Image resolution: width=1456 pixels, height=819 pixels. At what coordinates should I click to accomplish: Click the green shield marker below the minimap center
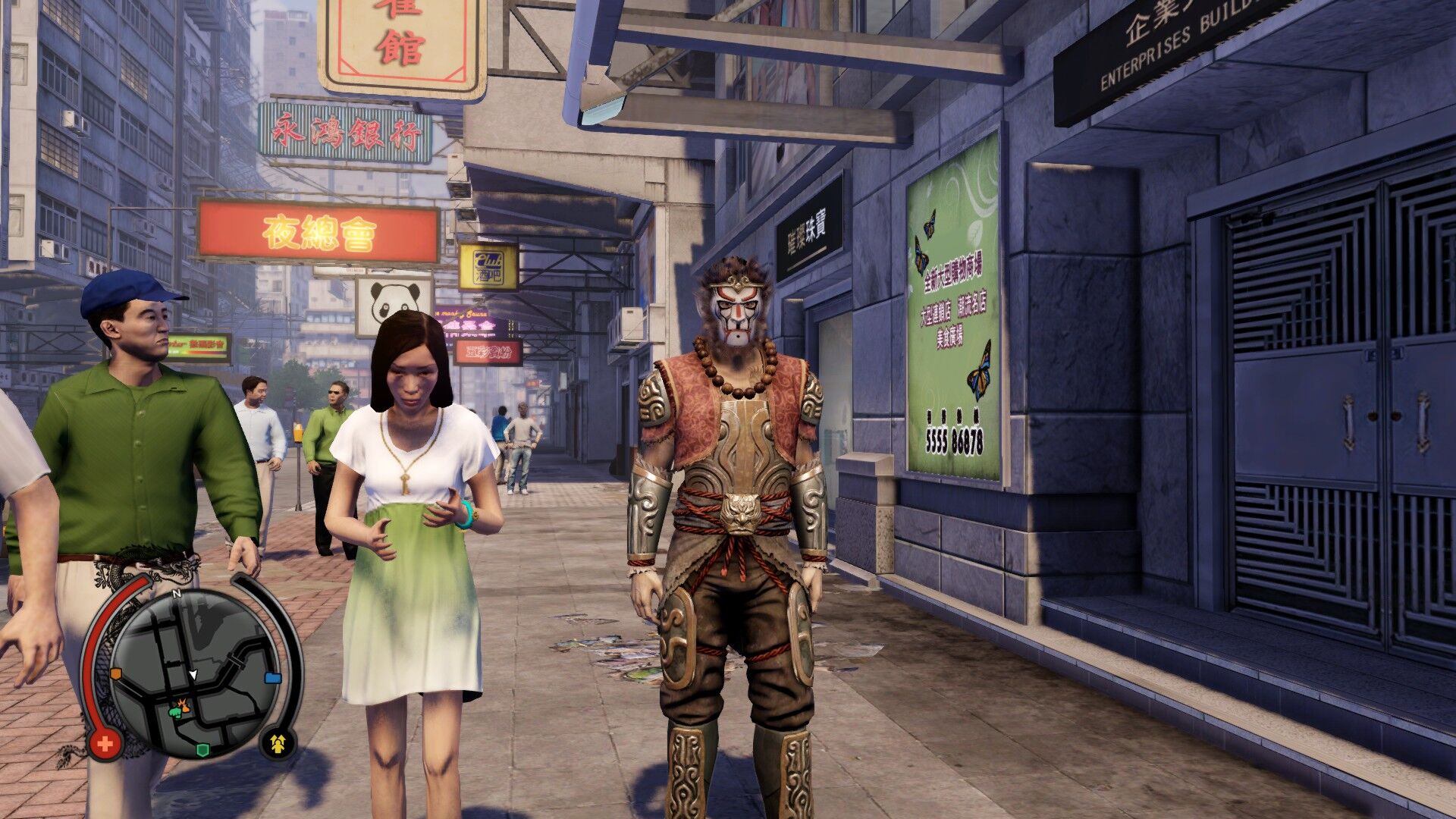[201, 750]
